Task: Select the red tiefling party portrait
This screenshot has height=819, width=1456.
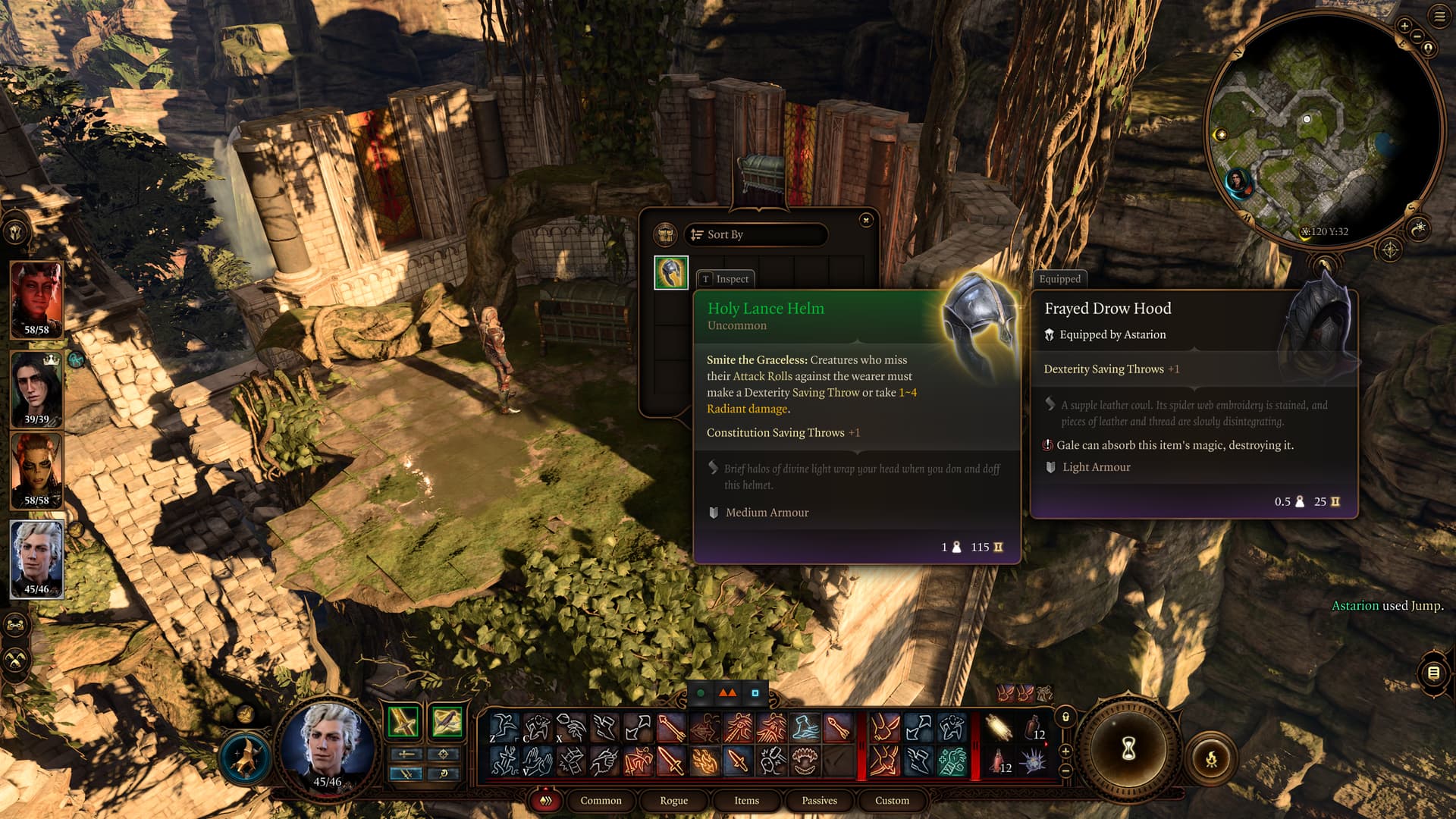Action: [36, 300]
